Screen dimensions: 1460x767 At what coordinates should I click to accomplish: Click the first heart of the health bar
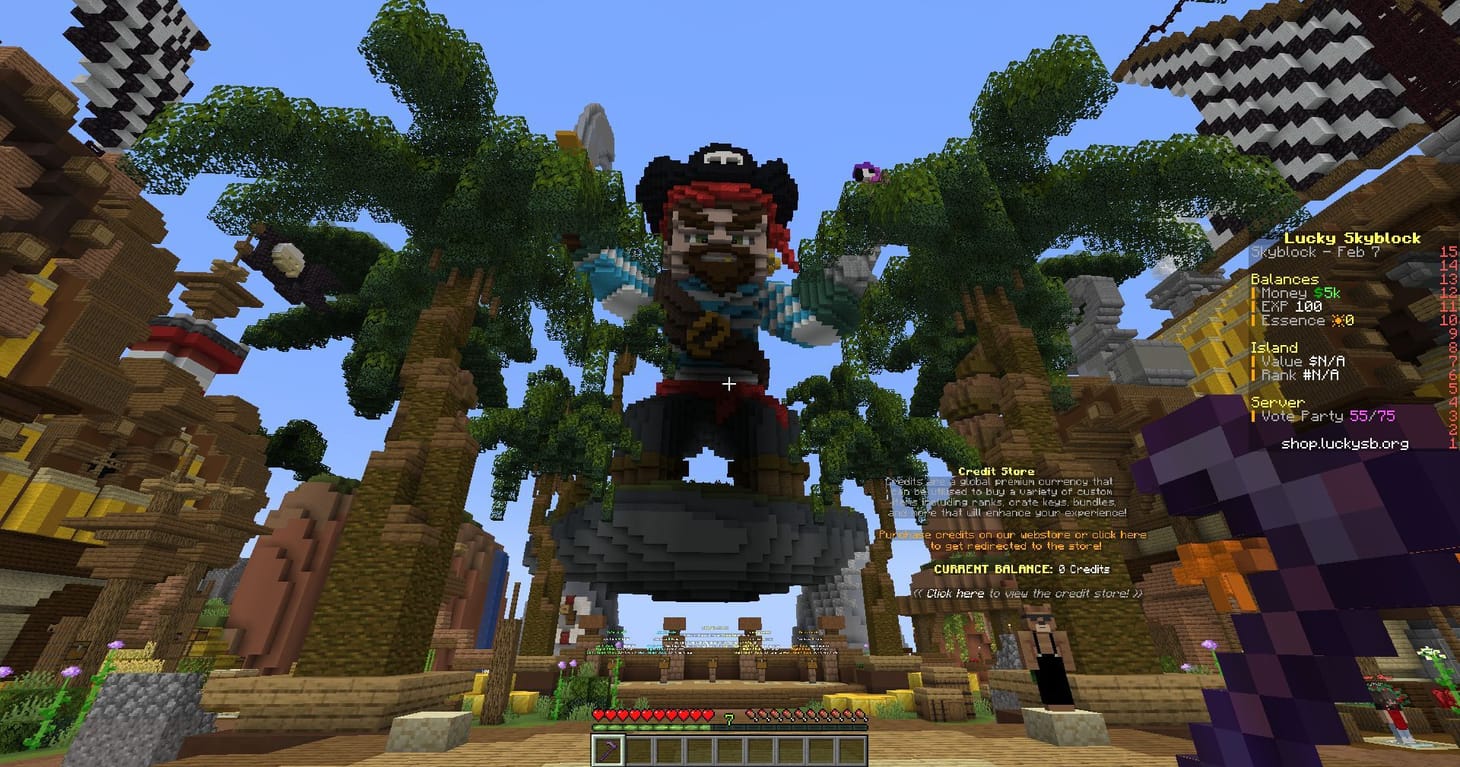(x=598, y=715)
